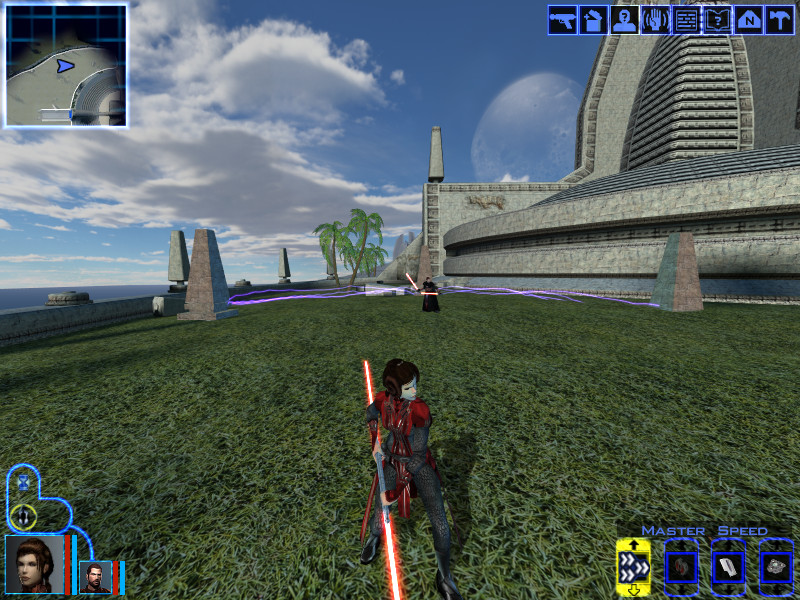Viewport: 800px width, 600px height.
Task: Open the Map icon marked N
Action: point(749,21)
